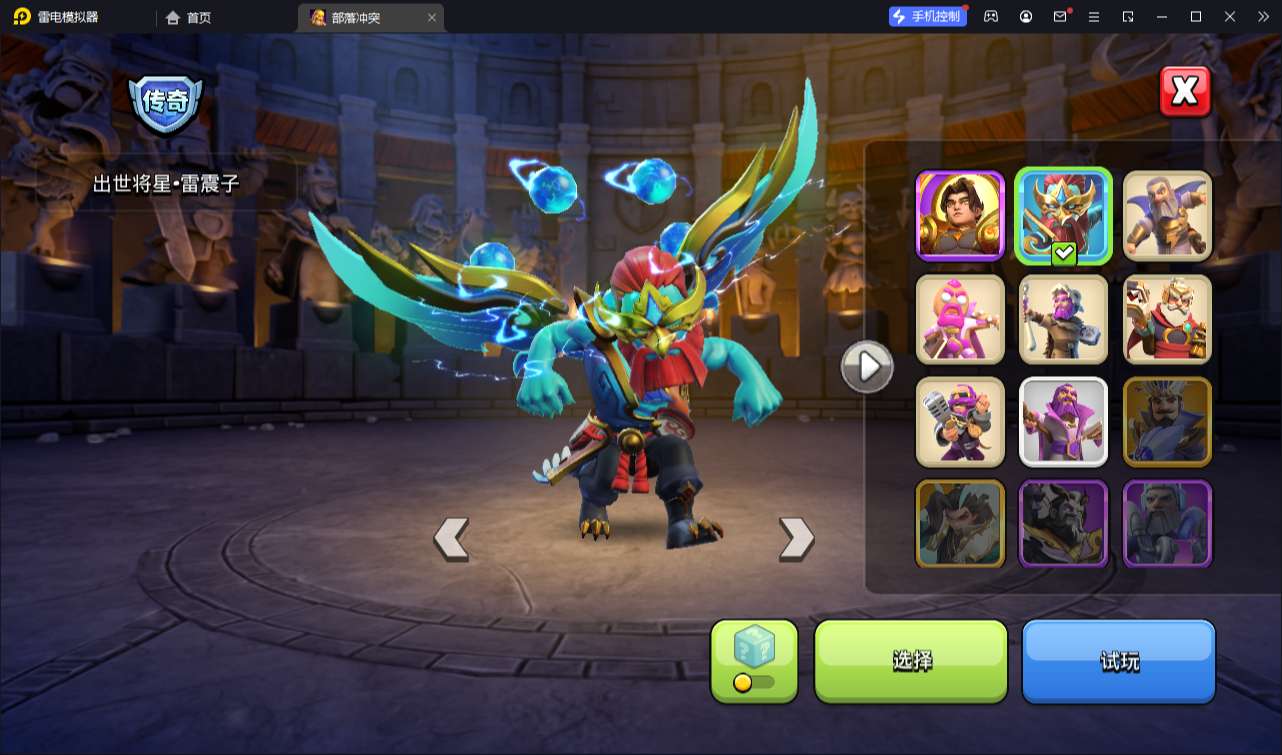Image resolution: width=1282 pixels, height=755 pixels.
Task: Try out the skin with blue 试玩 button
Action: [x=1118, y=661]
